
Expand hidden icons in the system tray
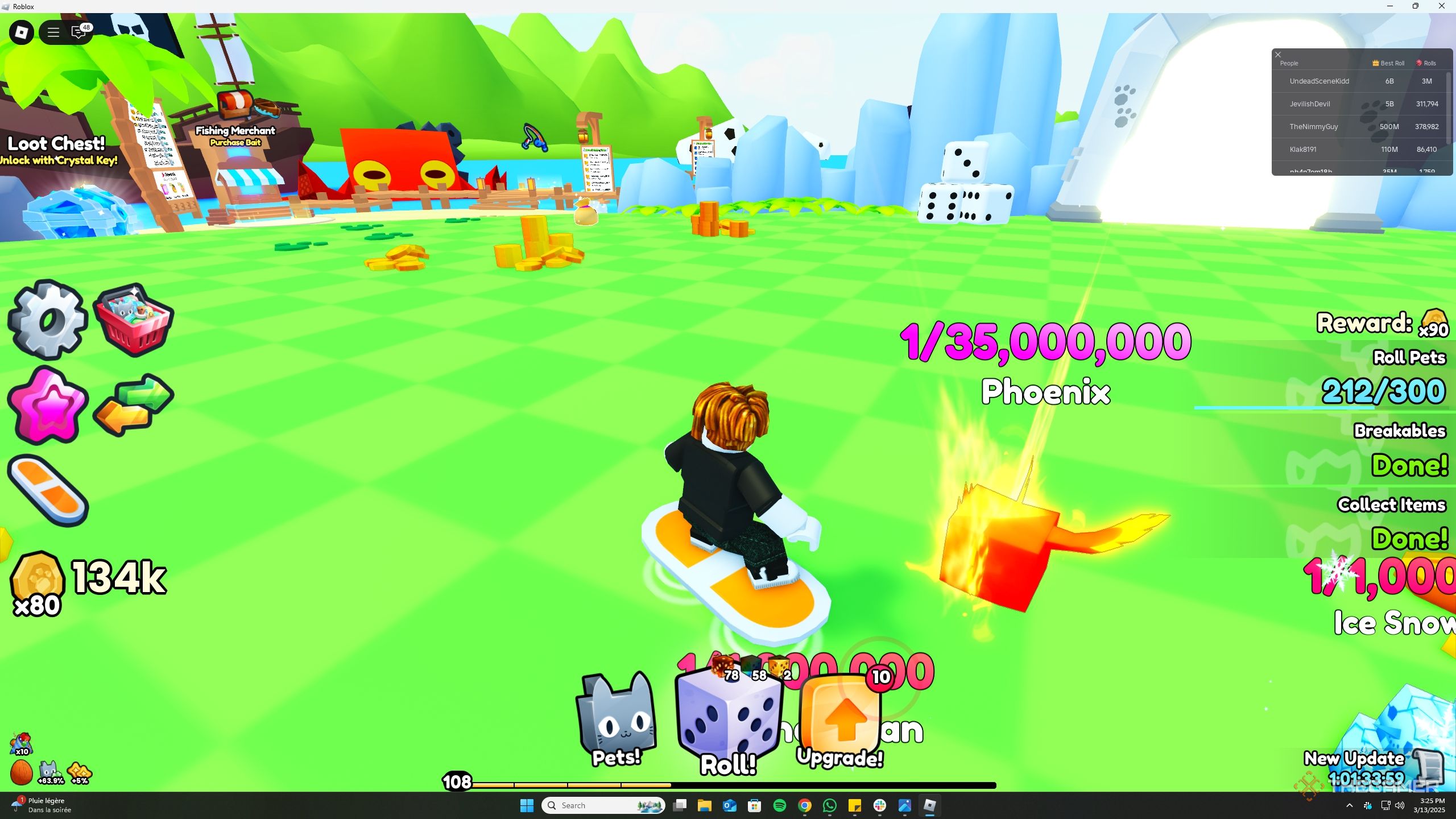(1349, 805)
